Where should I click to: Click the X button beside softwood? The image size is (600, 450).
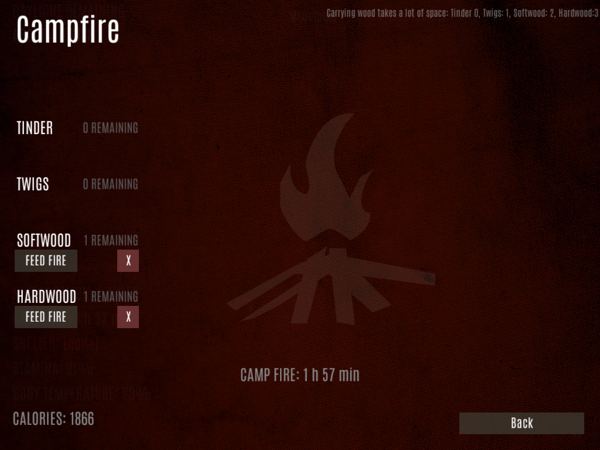pyautogui.click(x=128, y=261)
